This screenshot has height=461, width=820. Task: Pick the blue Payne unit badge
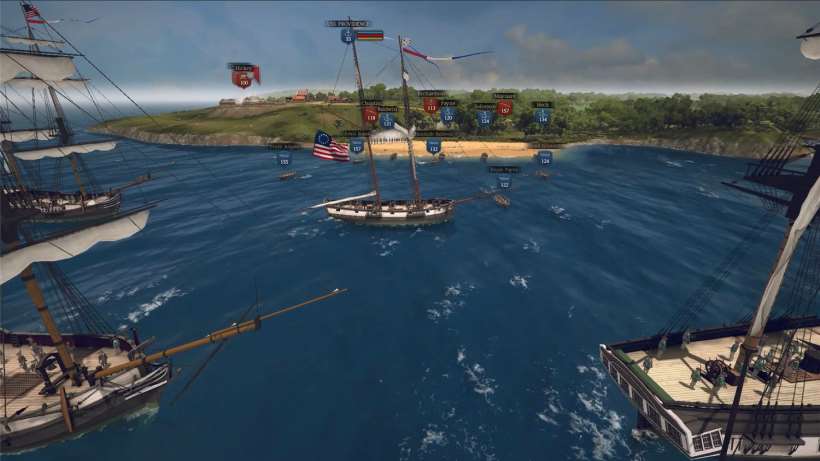coord(448,114)
